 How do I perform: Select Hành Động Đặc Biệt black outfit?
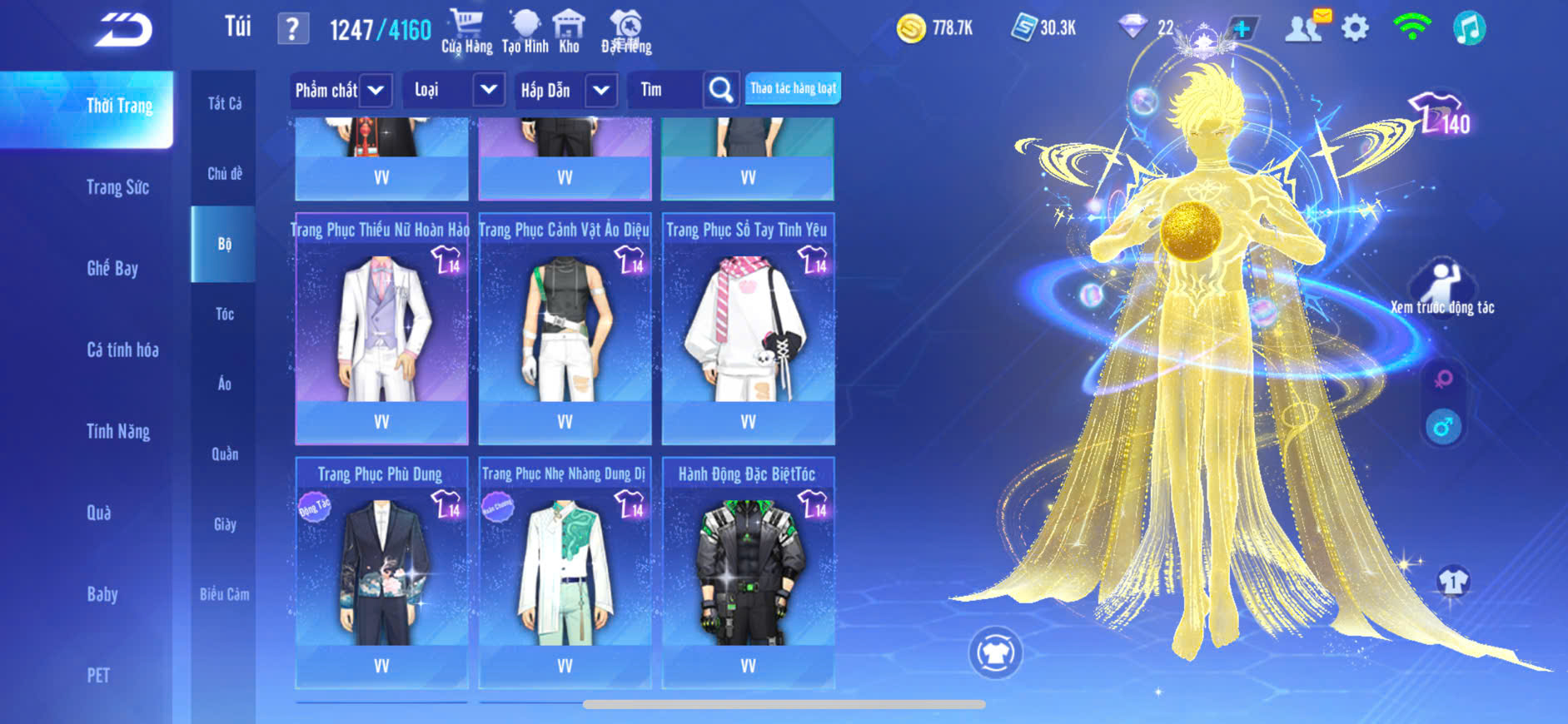point(748,573)
